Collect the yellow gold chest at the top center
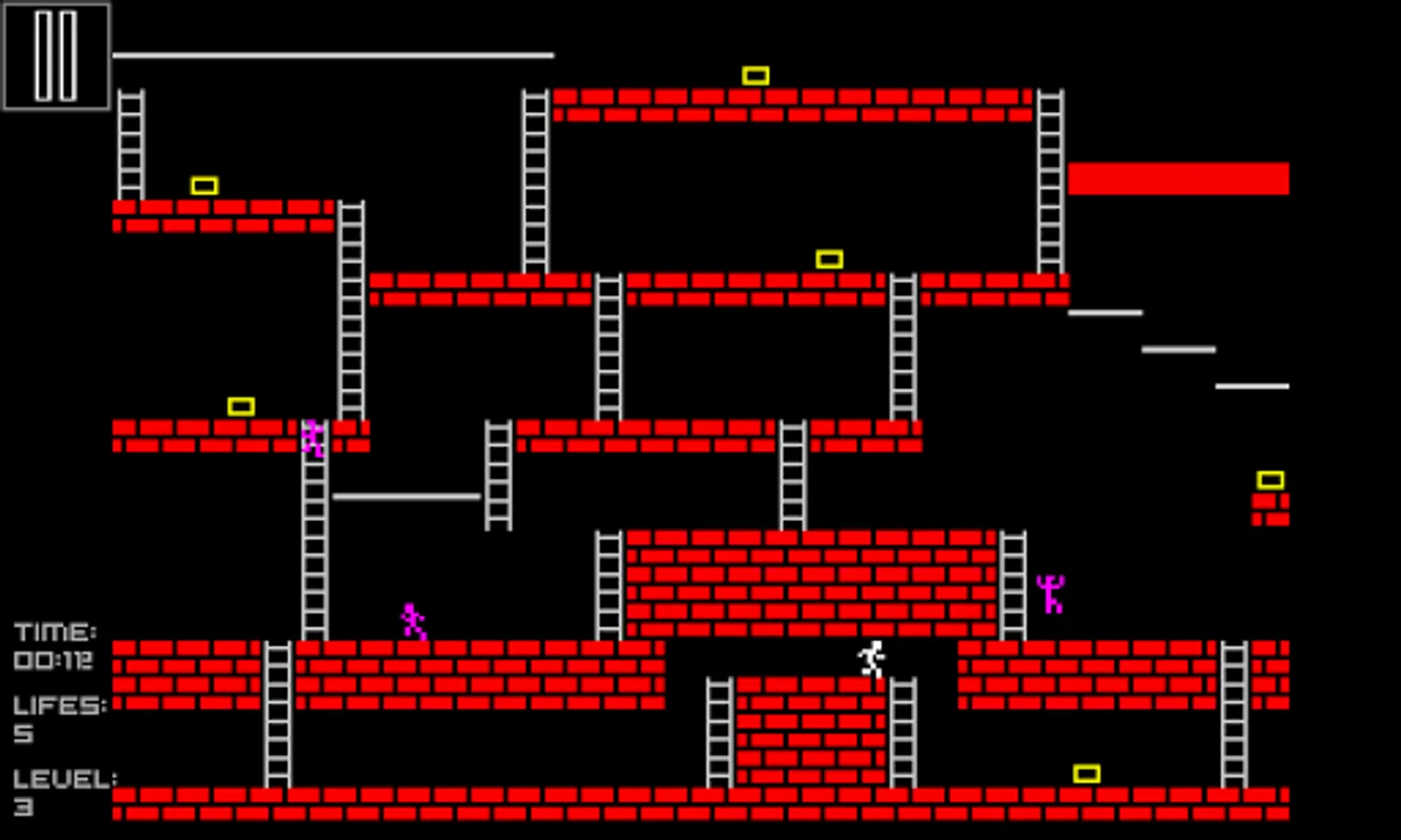The height and width of the screenshot is (840, 1401). coord(755,74)
